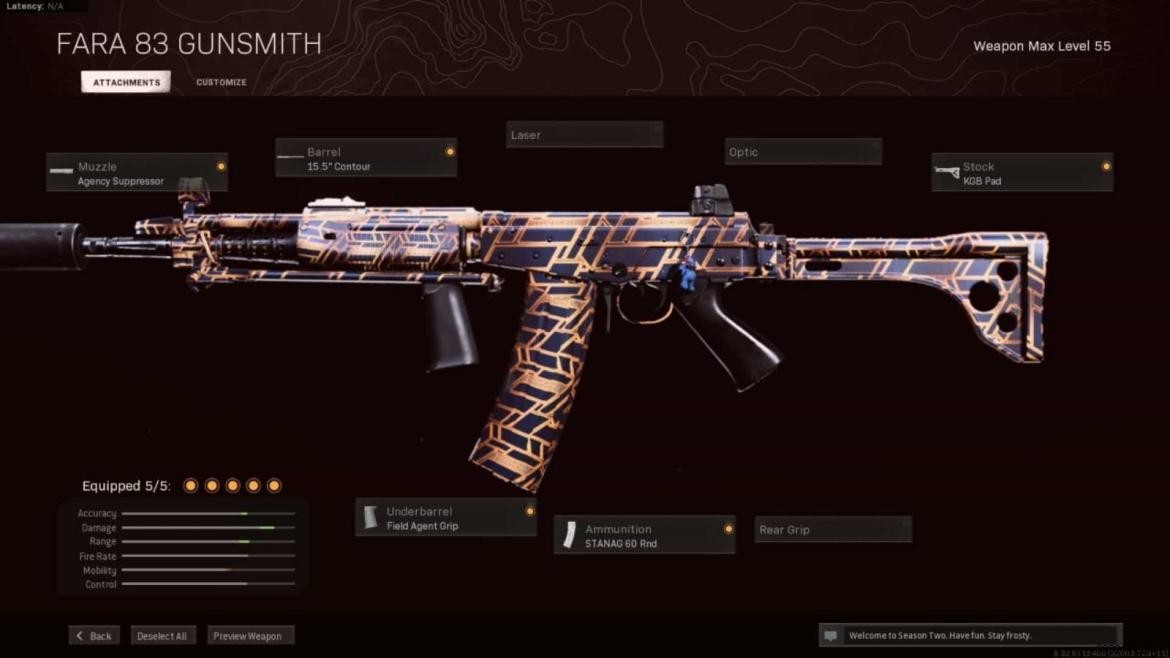Select the Muzzle Agency Suppressor slot
The width and height of the screenshot is (1170, 658).
[x=137, y=173]
